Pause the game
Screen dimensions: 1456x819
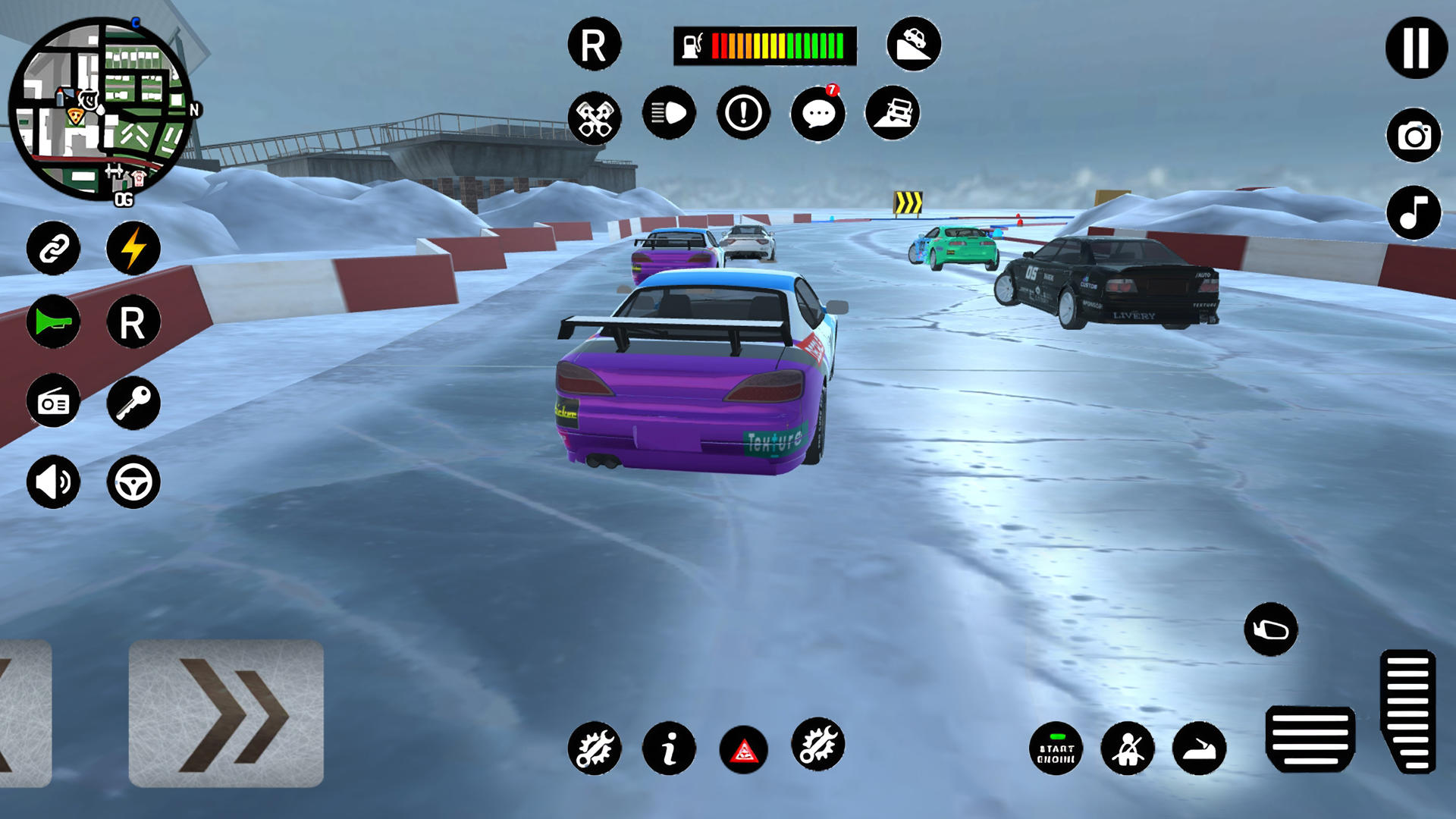point(1416,48)
